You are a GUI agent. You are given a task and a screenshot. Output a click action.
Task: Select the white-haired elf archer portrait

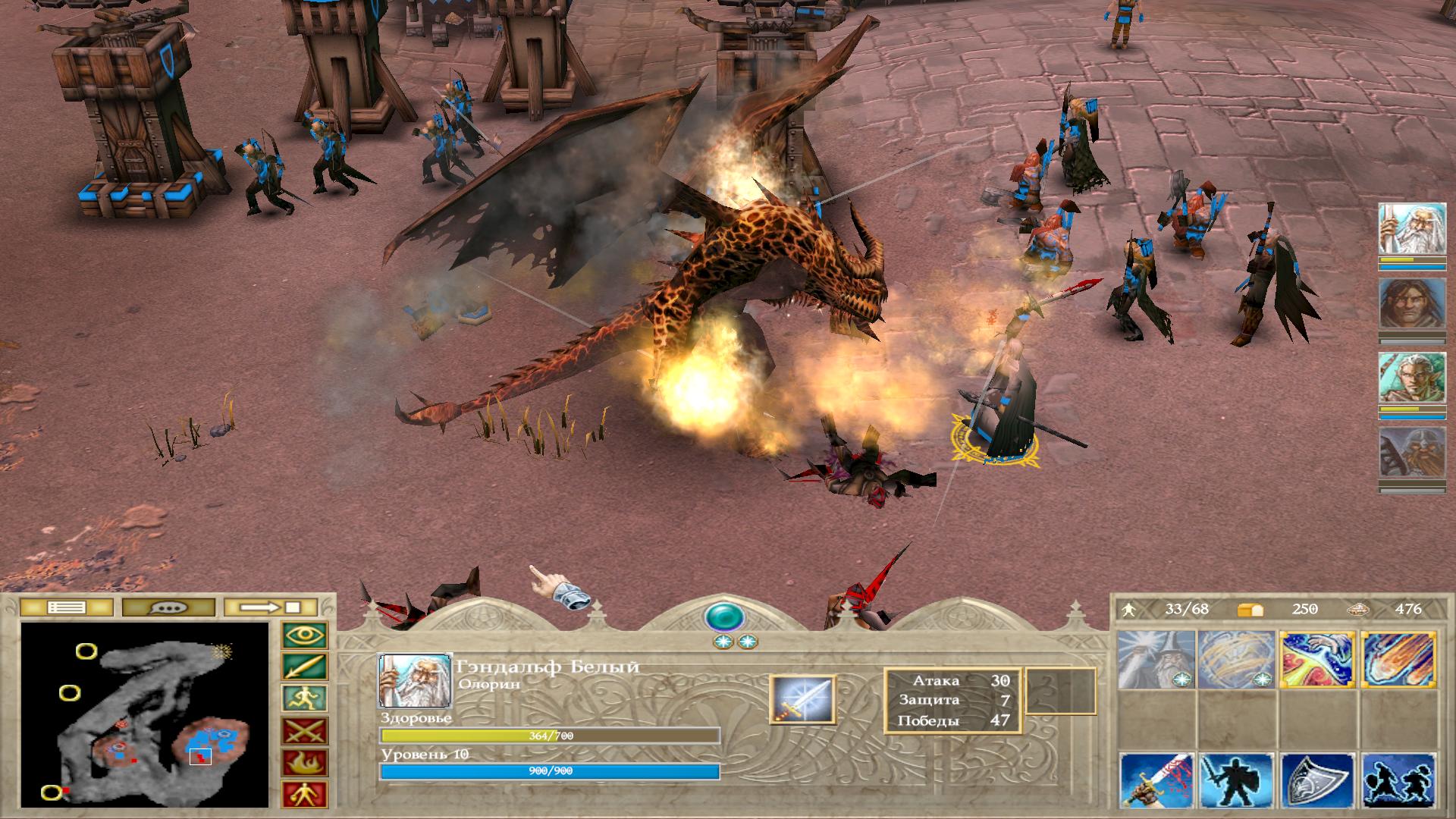coord(1402,378)
